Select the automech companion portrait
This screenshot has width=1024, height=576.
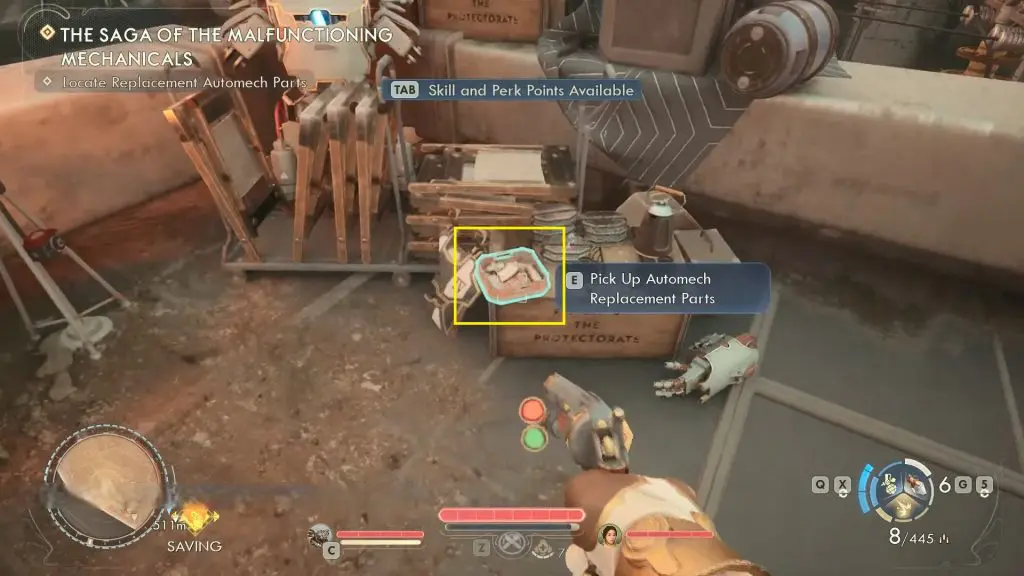[x=320, y=534]
